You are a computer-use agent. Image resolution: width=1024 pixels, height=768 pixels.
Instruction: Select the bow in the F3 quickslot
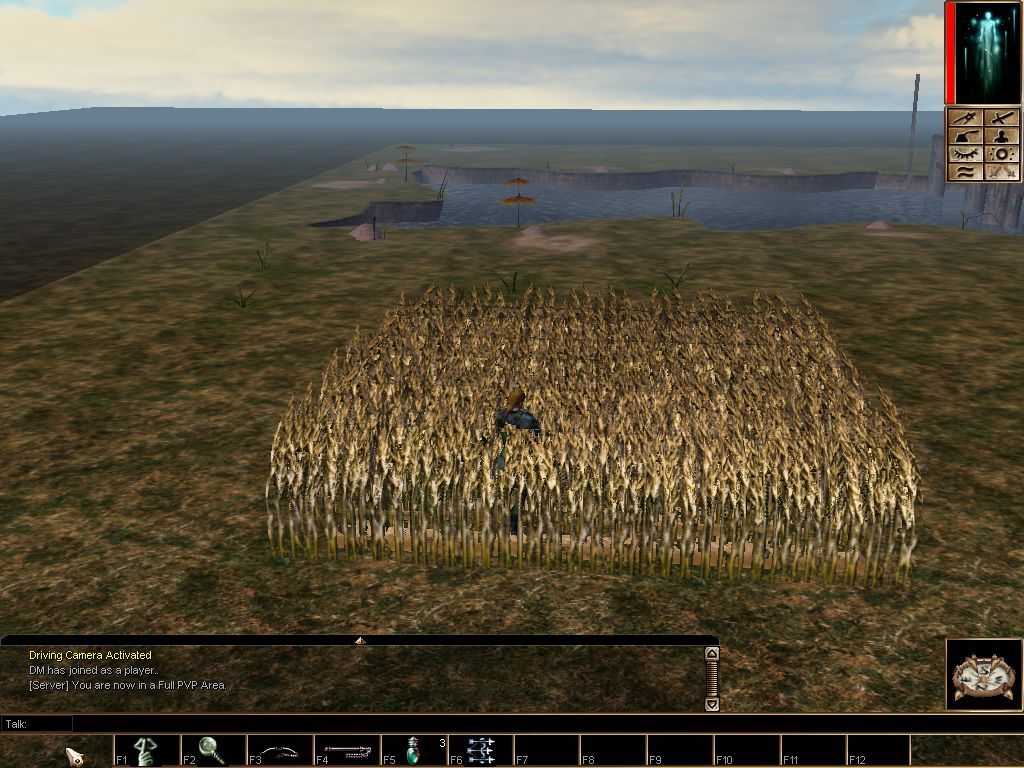pos(279,750)
